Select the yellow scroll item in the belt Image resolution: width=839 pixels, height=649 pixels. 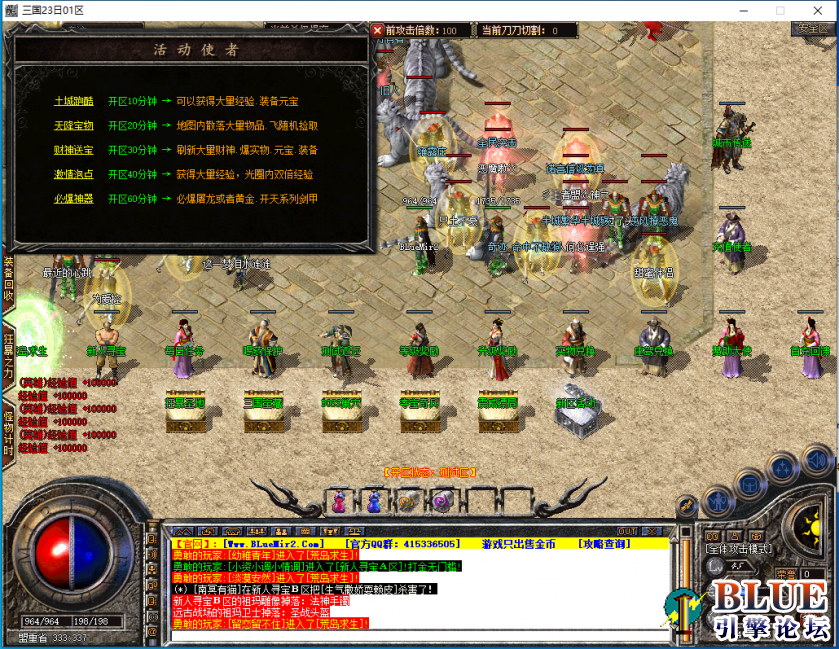tap(407, 500)
